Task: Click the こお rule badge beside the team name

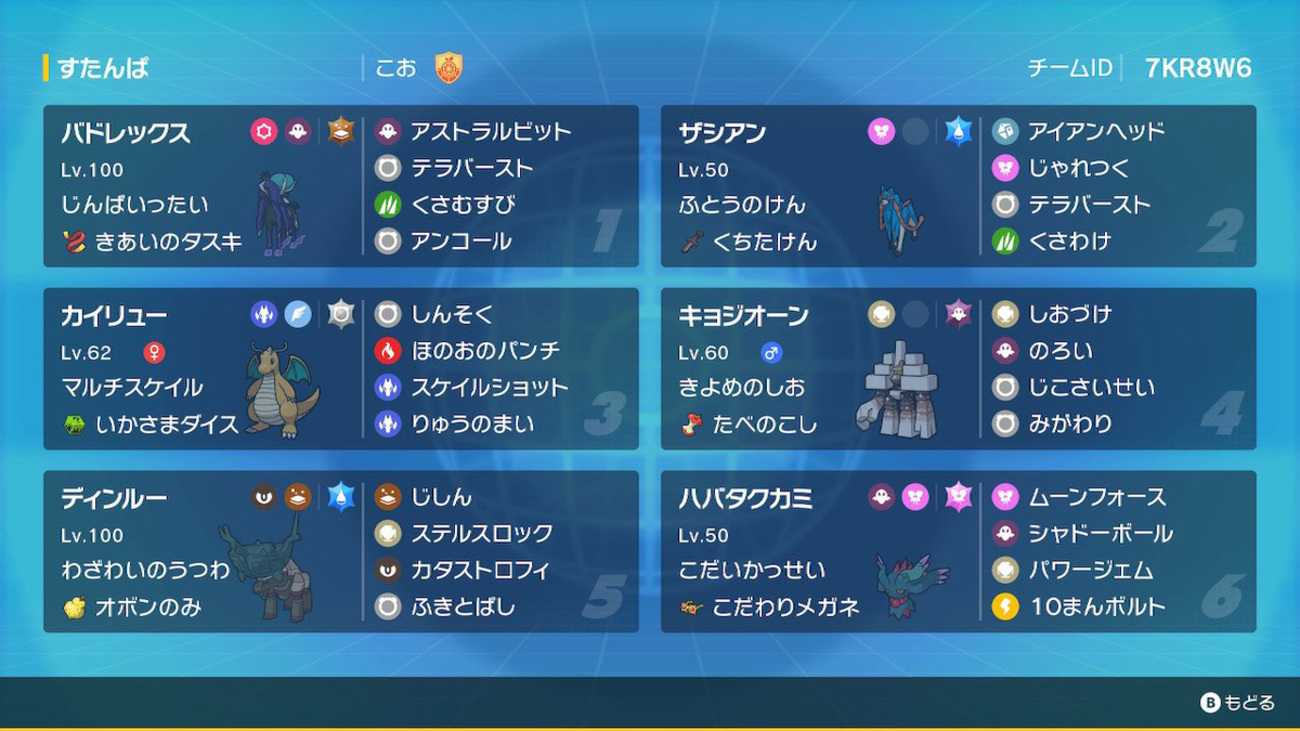Action: click(x=450, y=68)
